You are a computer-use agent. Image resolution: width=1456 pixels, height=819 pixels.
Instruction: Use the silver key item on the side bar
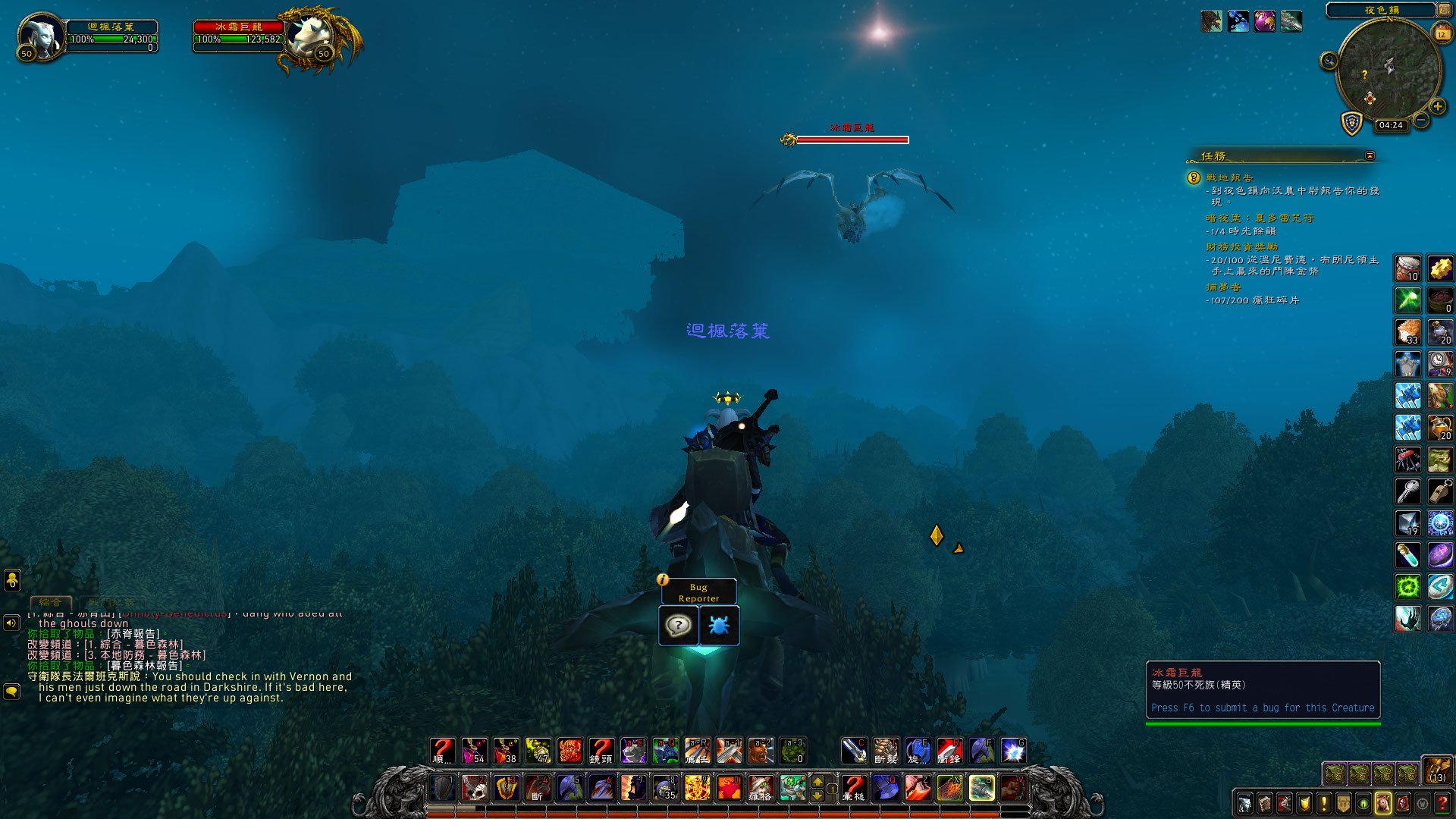tap(1408, 491)
